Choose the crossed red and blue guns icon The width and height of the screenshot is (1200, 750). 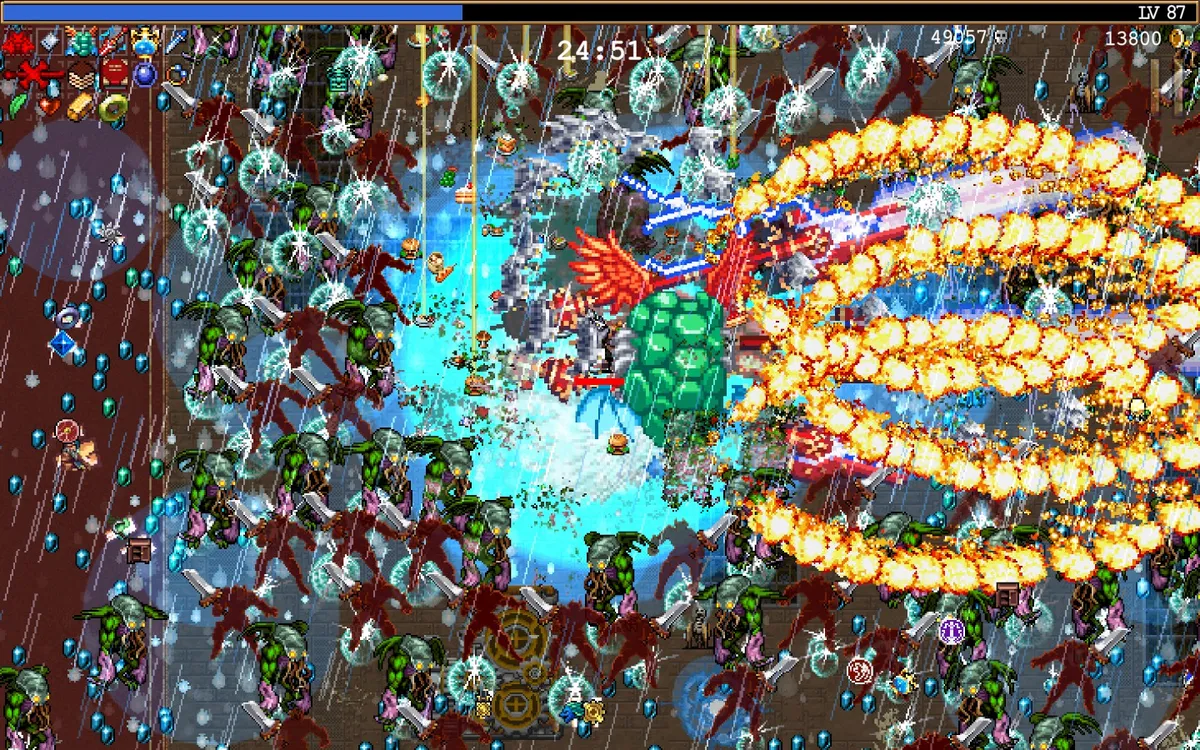coord(113,42)
